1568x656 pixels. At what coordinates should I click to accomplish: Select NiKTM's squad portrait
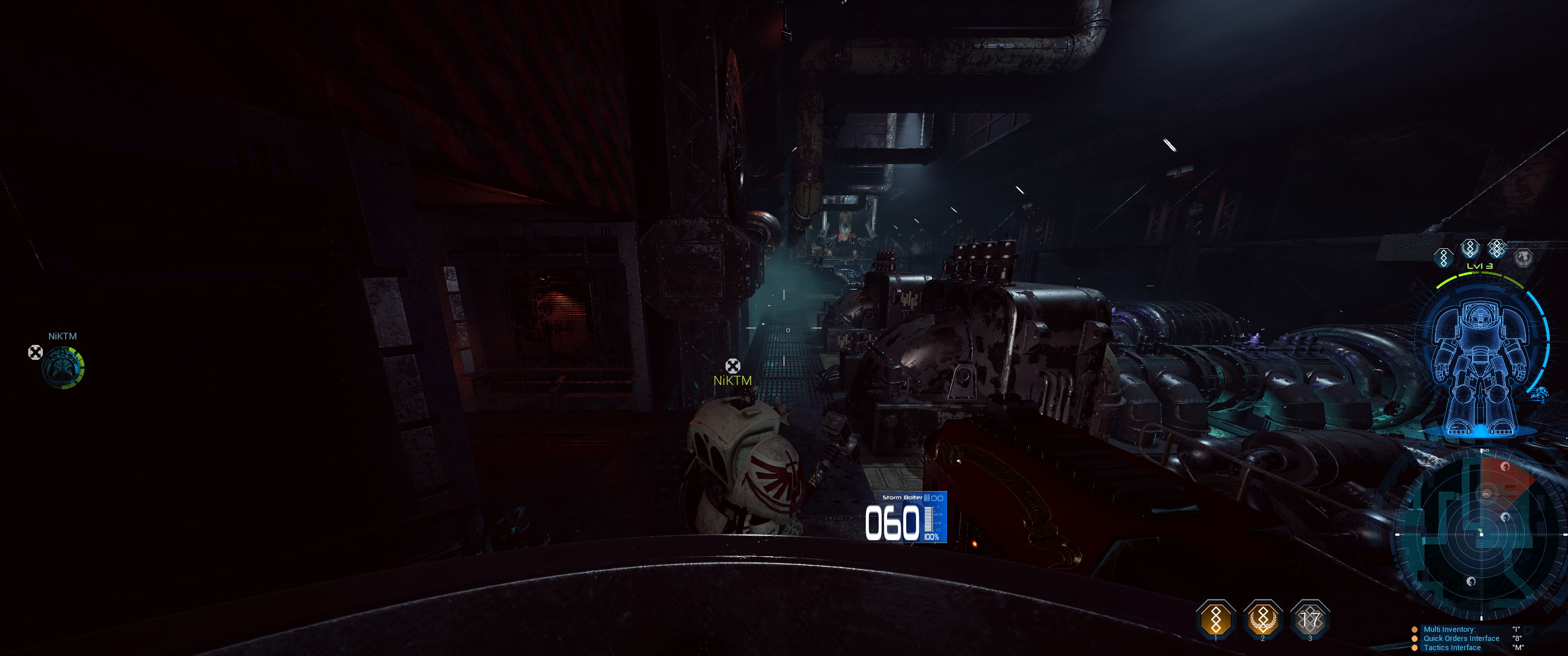pos(63,367)
